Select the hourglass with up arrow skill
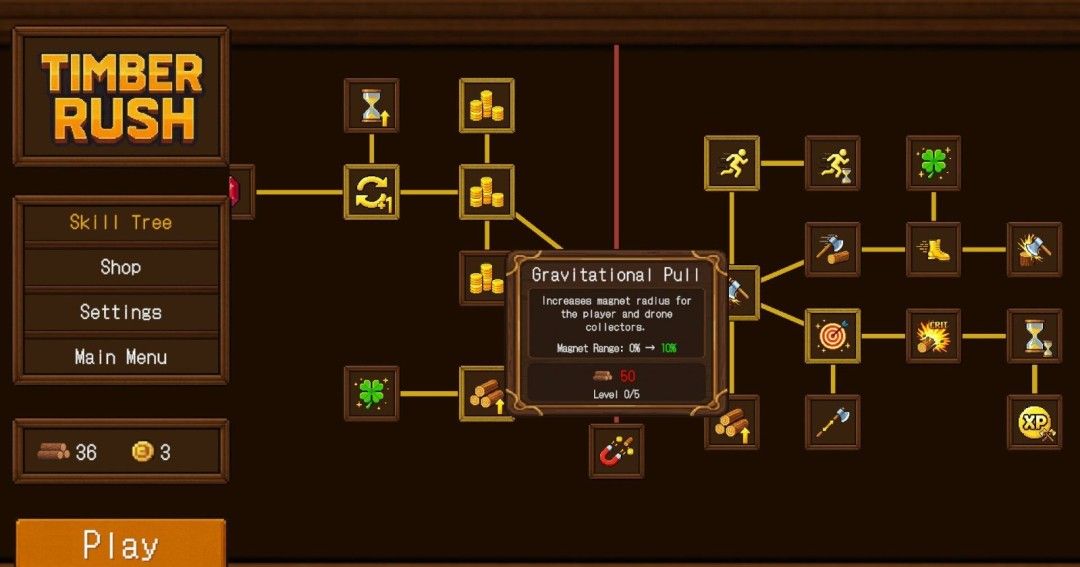 (371, 105)
